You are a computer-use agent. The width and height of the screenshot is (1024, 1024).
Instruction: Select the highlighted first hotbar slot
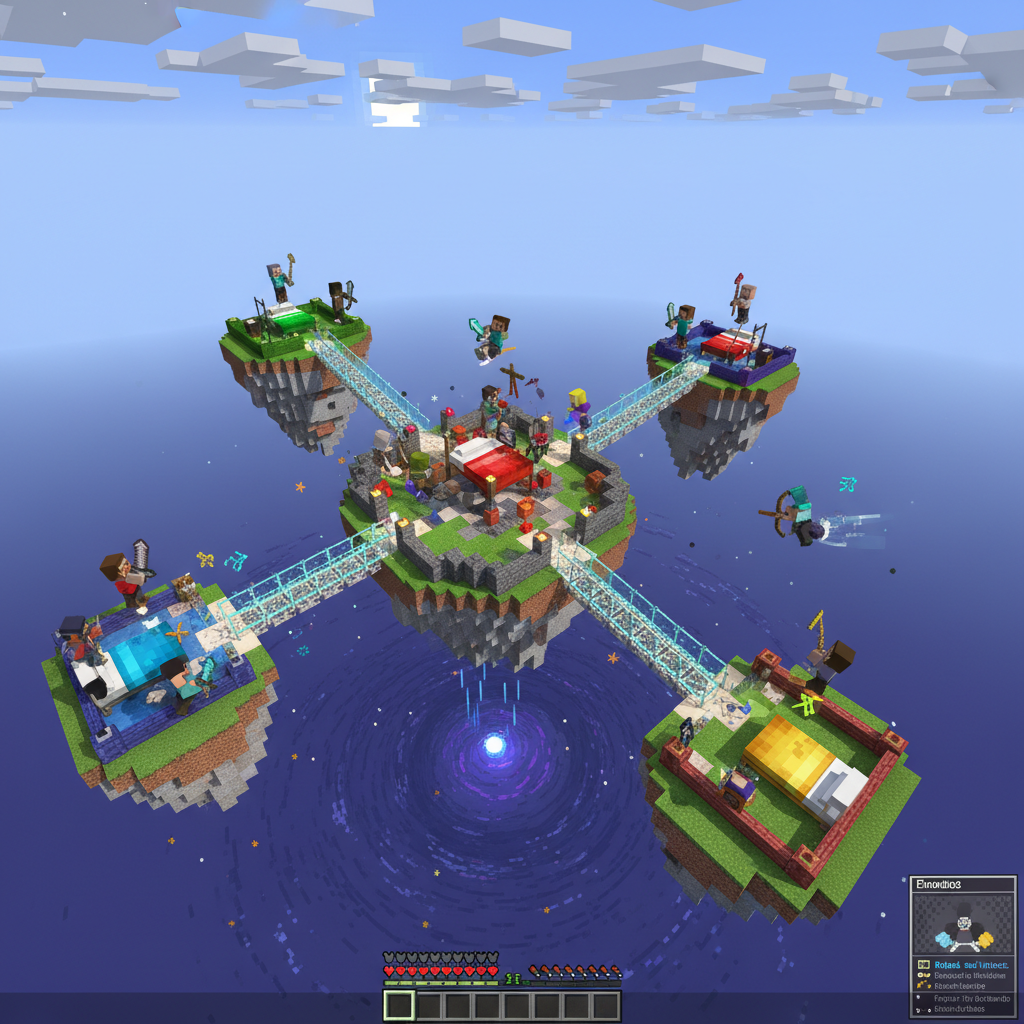point(399,1005)
